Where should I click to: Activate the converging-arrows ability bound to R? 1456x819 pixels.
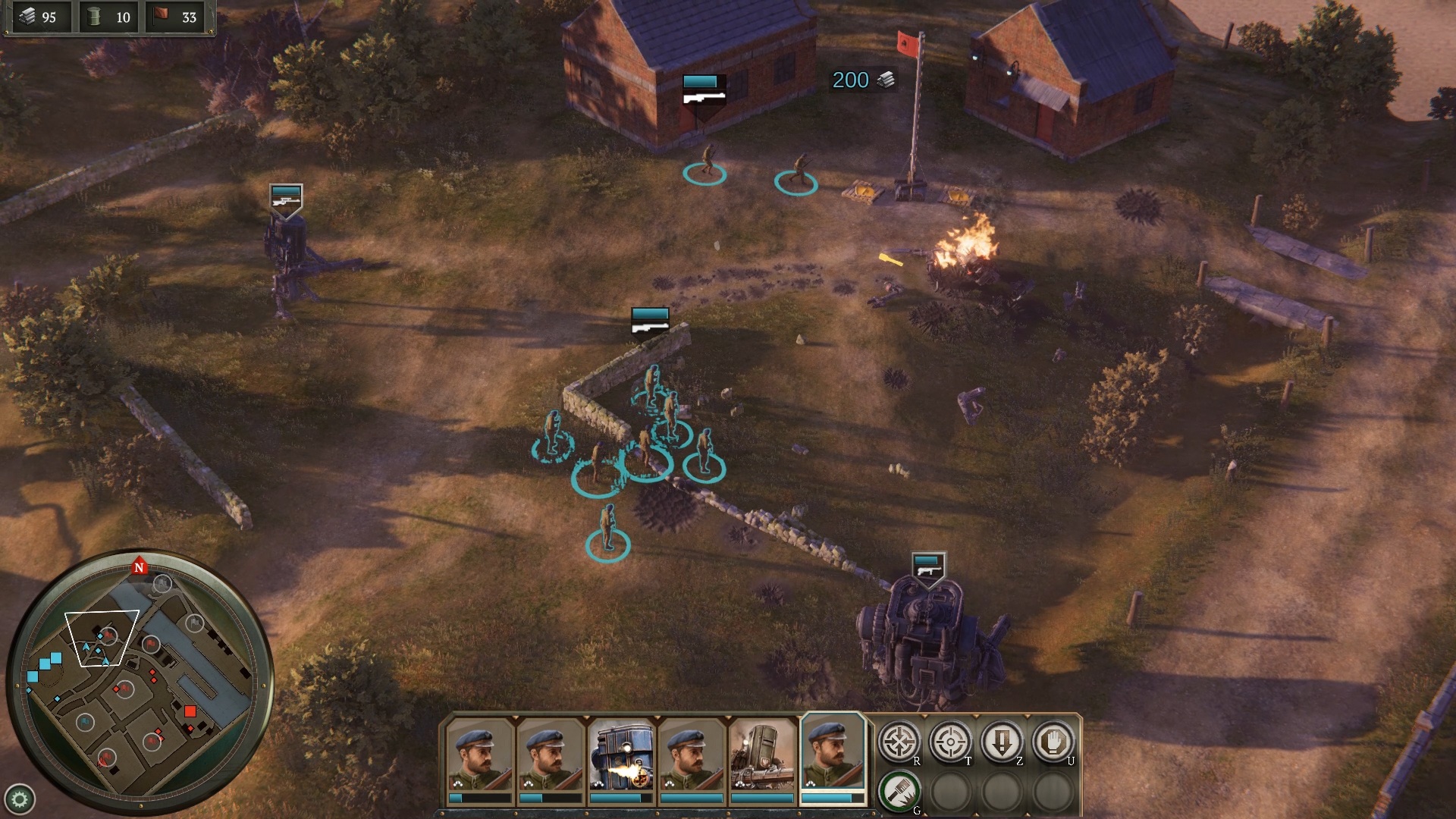(900, 742)
